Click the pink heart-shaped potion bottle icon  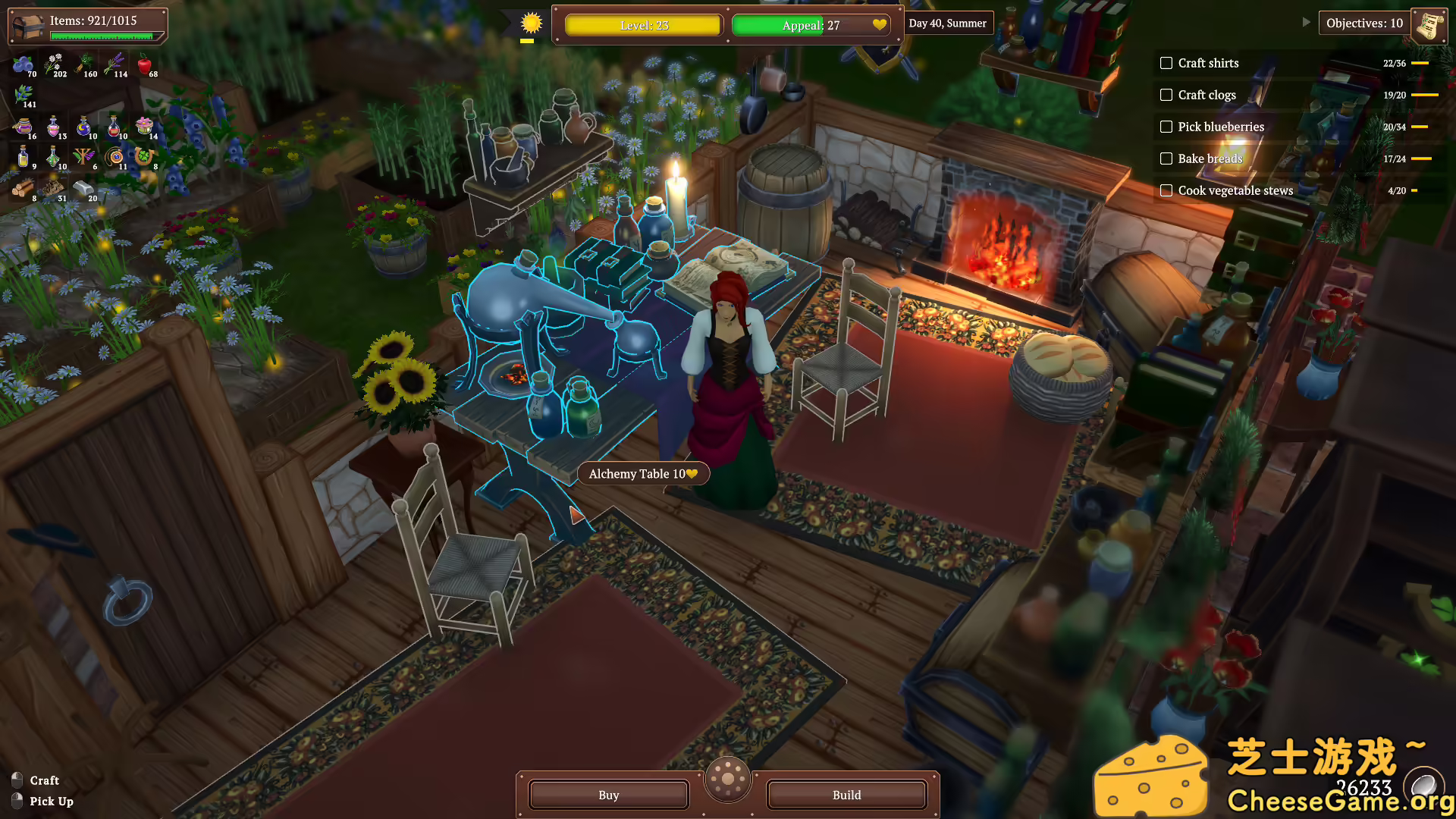[x=53, y=127]
